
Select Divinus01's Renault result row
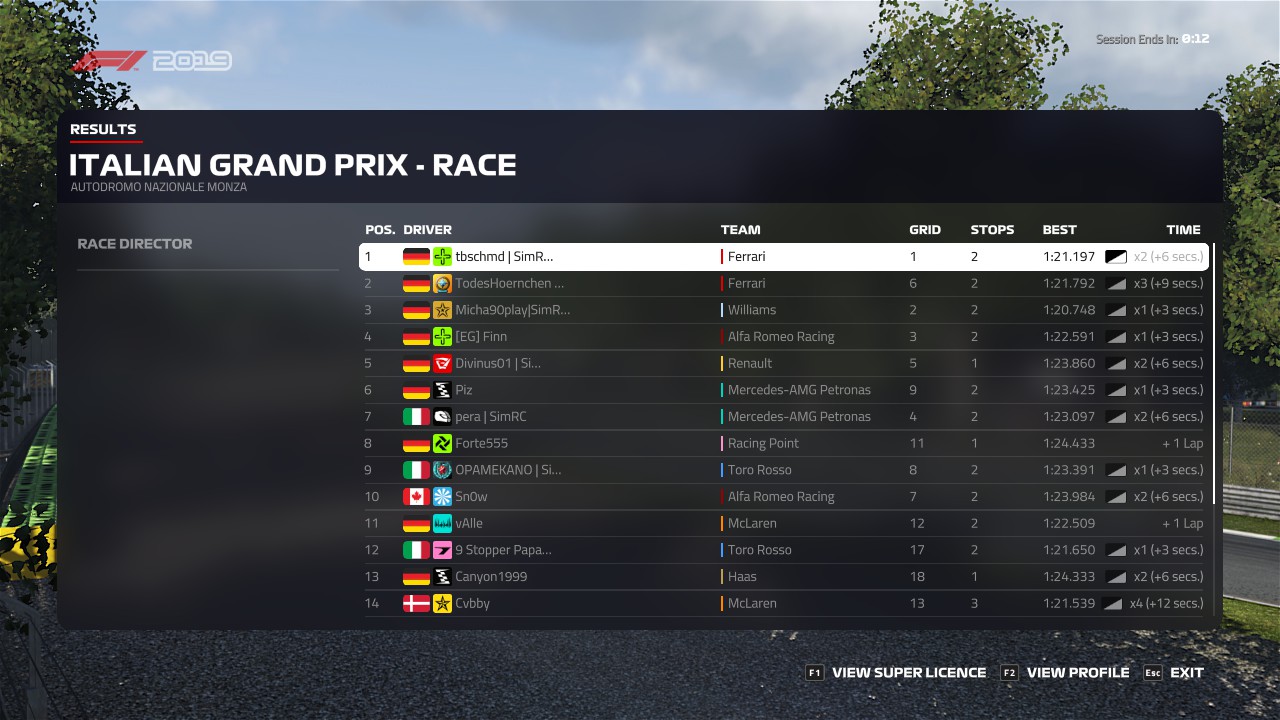[783, 364]
